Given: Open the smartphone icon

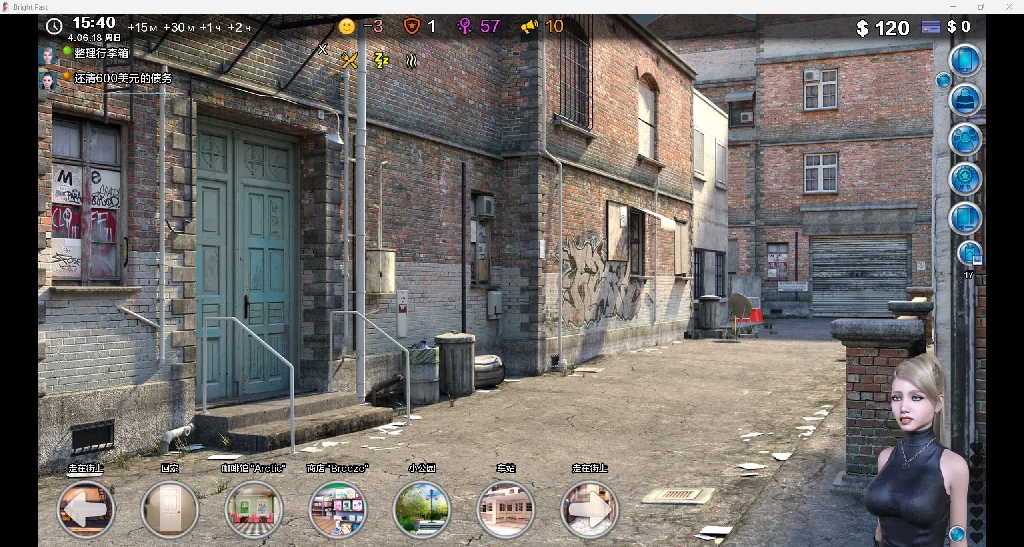Looking at the screenshot, I should point(965,61).
